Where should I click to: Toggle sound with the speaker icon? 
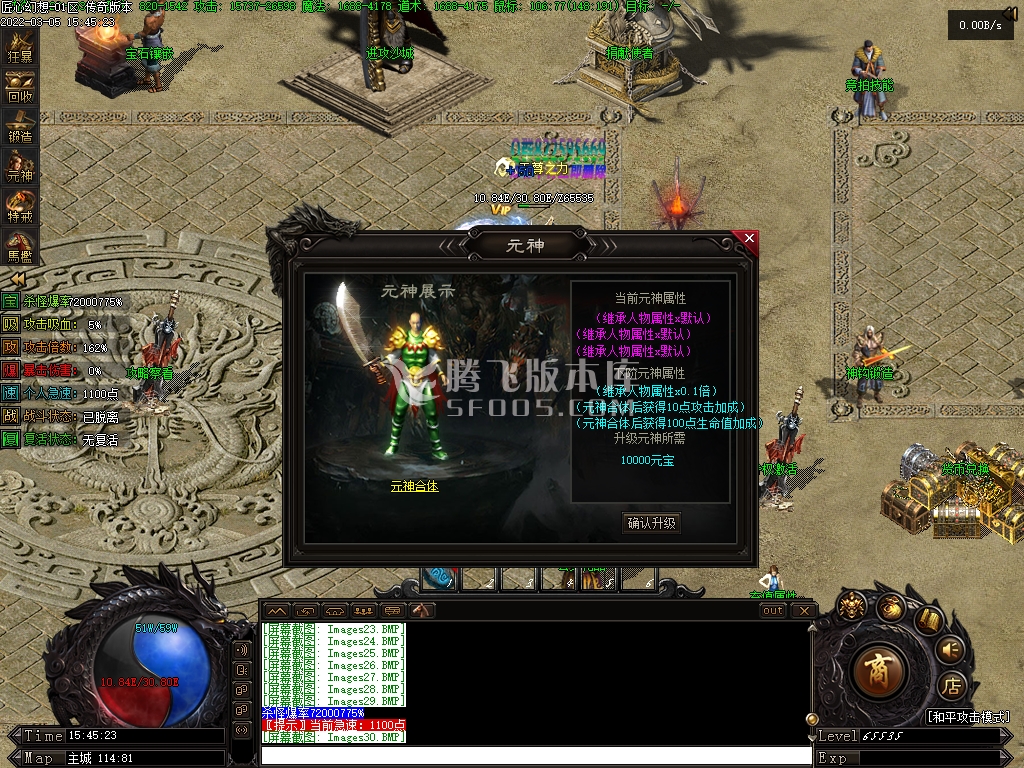[951, 649]
